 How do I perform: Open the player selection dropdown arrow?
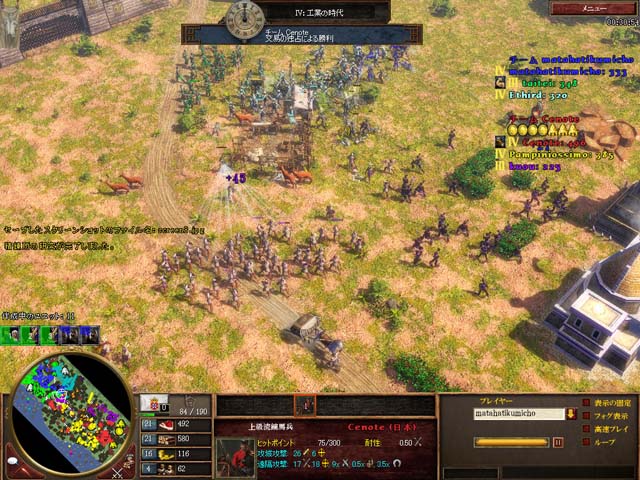570,413
